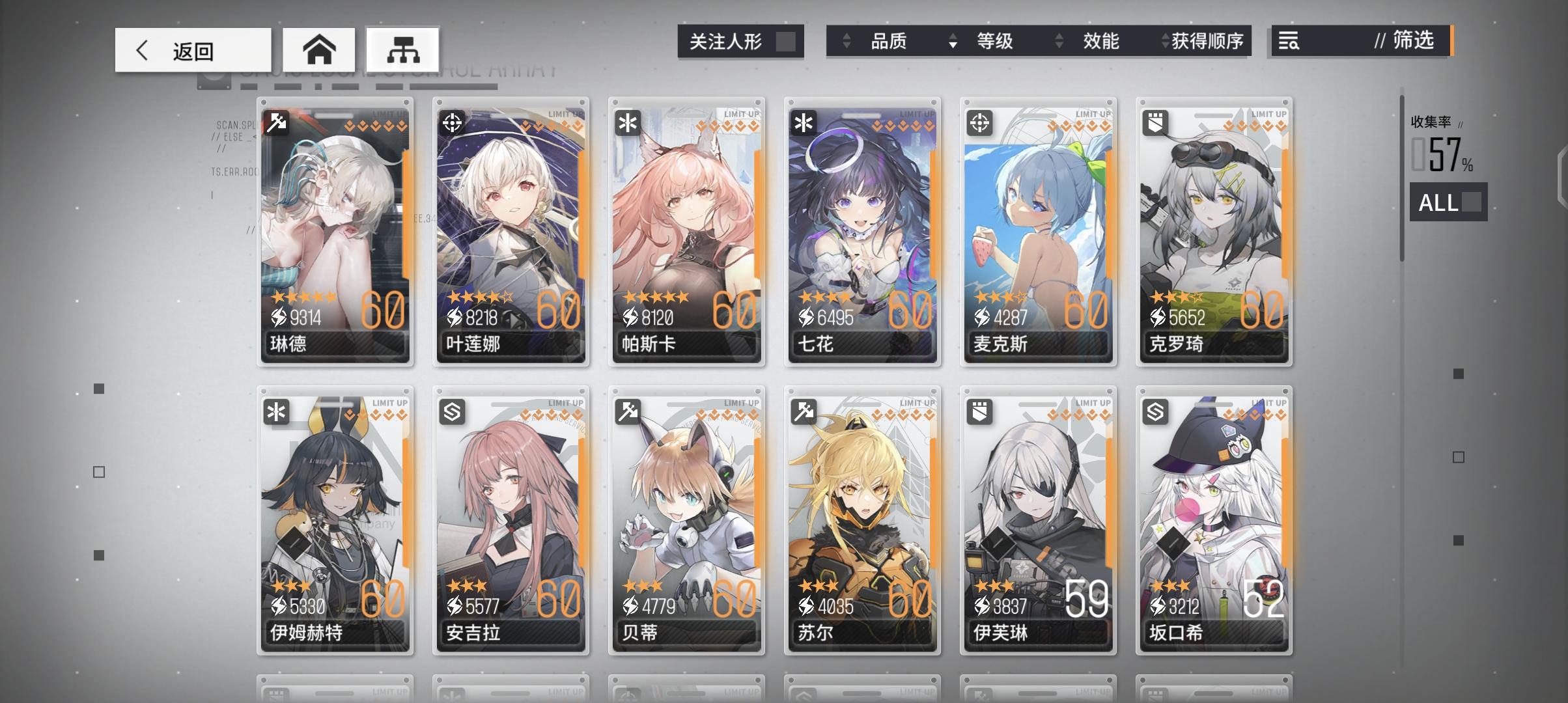Open the home icon in top bar

(320, 49)
